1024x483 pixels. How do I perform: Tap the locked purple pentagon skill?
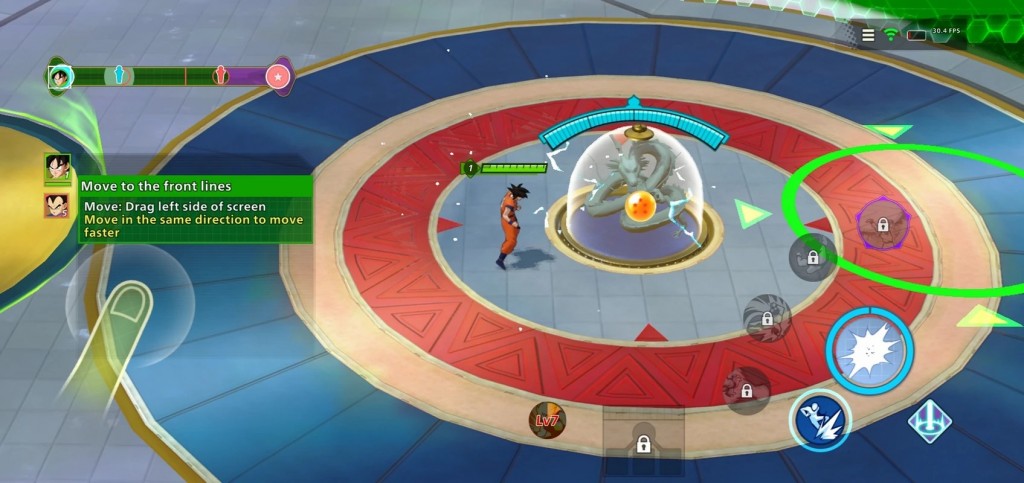pos(882,223)
